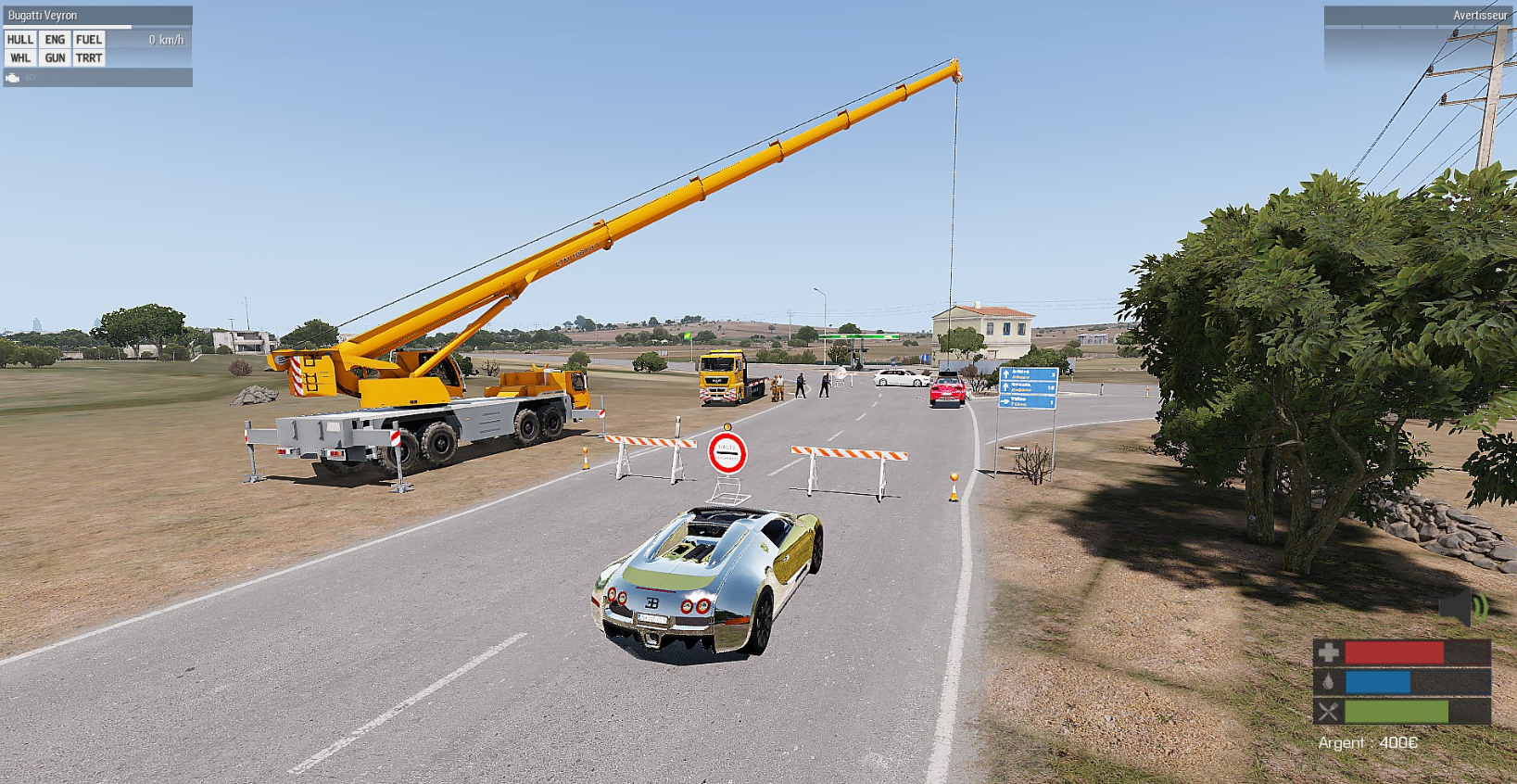This screenshot has height=784, width=1517.
Task: Click the GUN status indicator
Action: [55, 57]
